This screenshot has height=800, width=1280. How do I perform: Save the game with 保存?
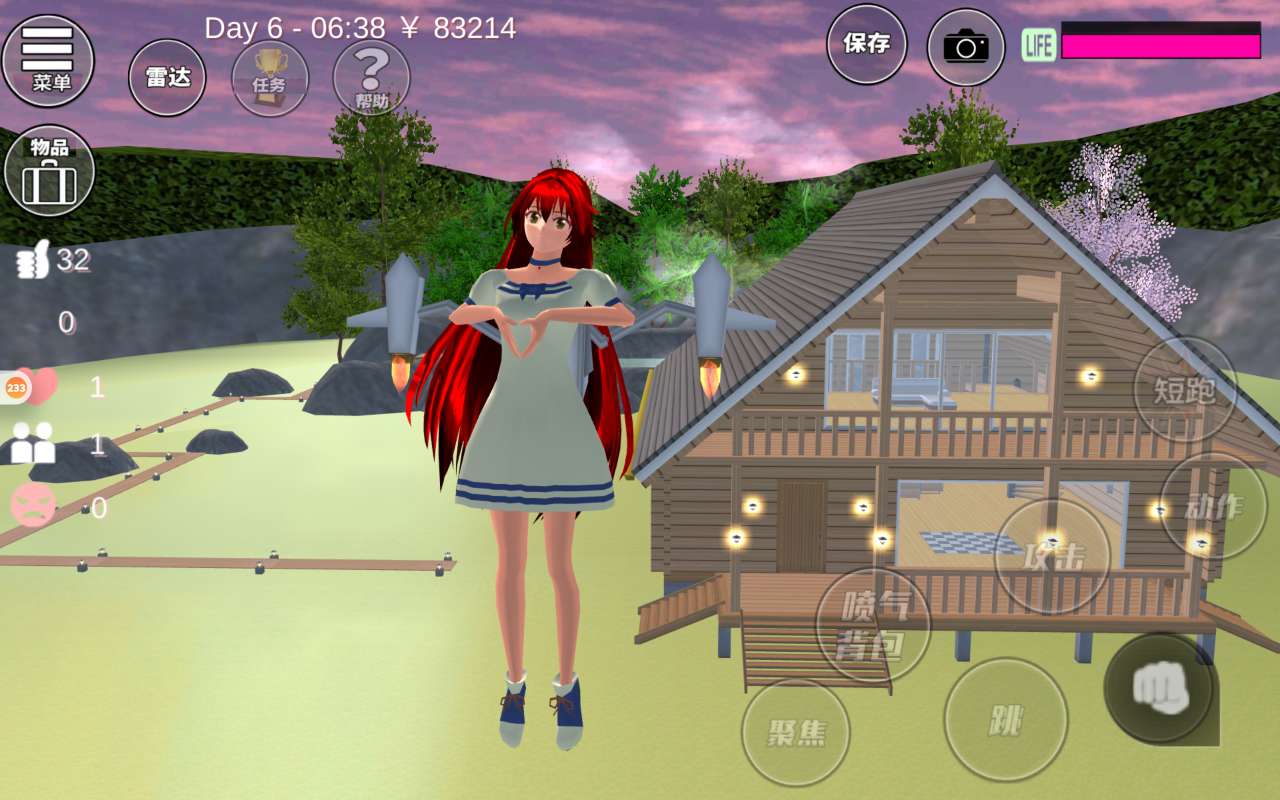(866, 44)
